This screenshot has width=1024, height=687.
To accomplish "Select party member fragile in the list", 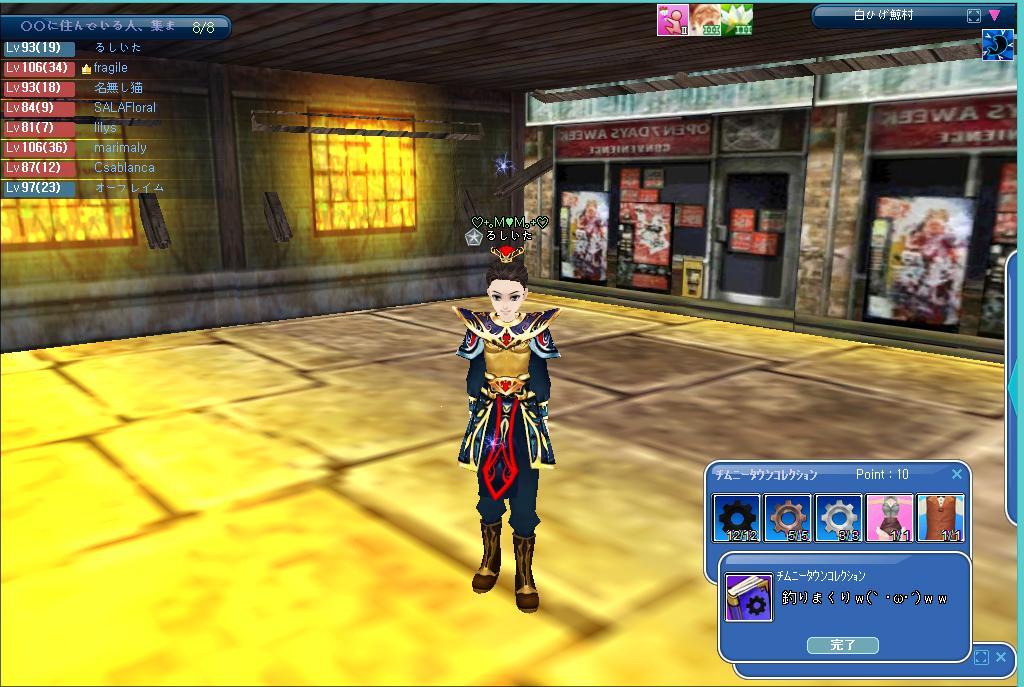I will pos(110,68).
